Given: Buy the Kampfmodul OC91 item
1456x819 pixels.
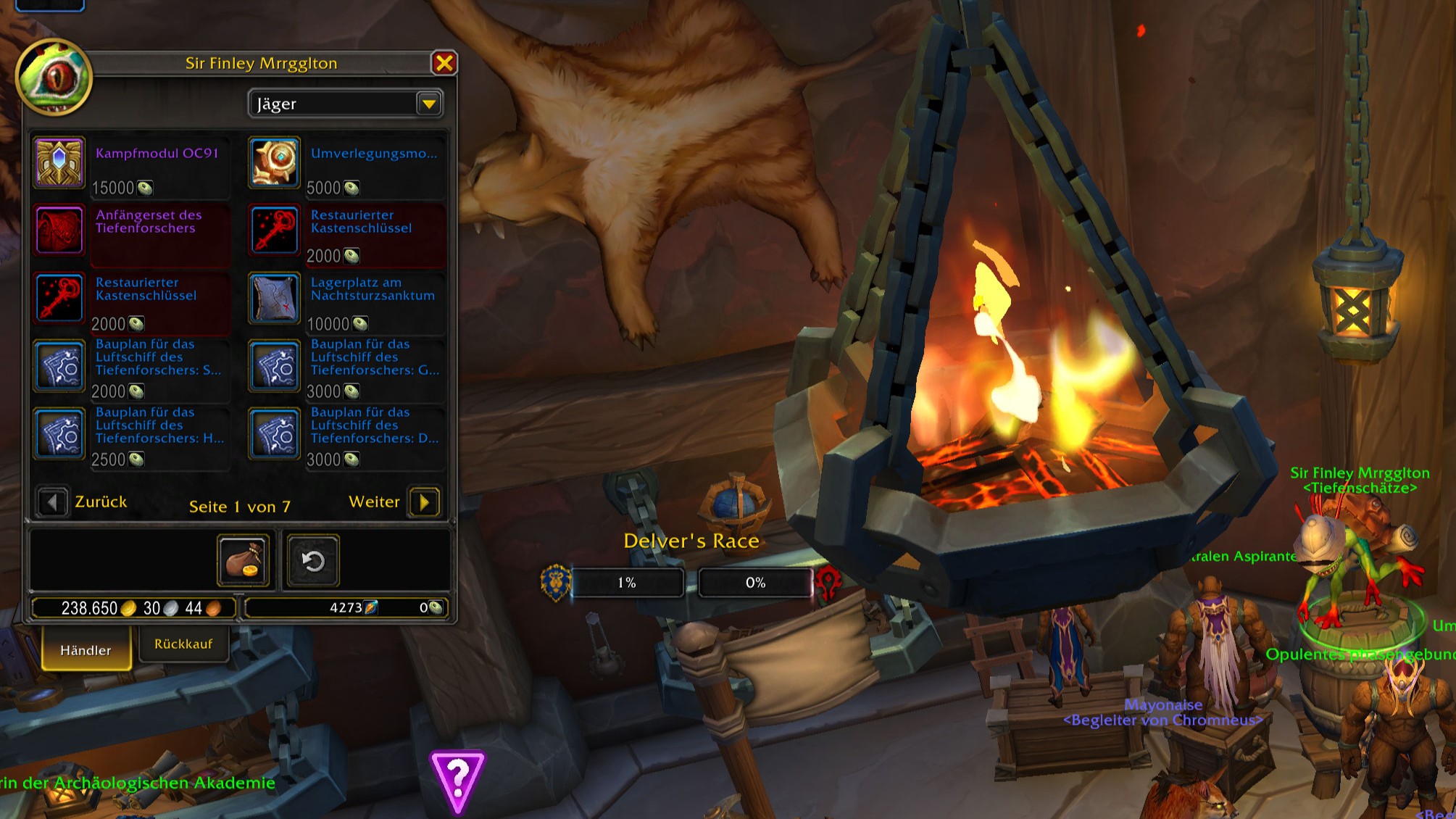Looking at the screenshot, I should pyautogui.click(x=59, y=163).
